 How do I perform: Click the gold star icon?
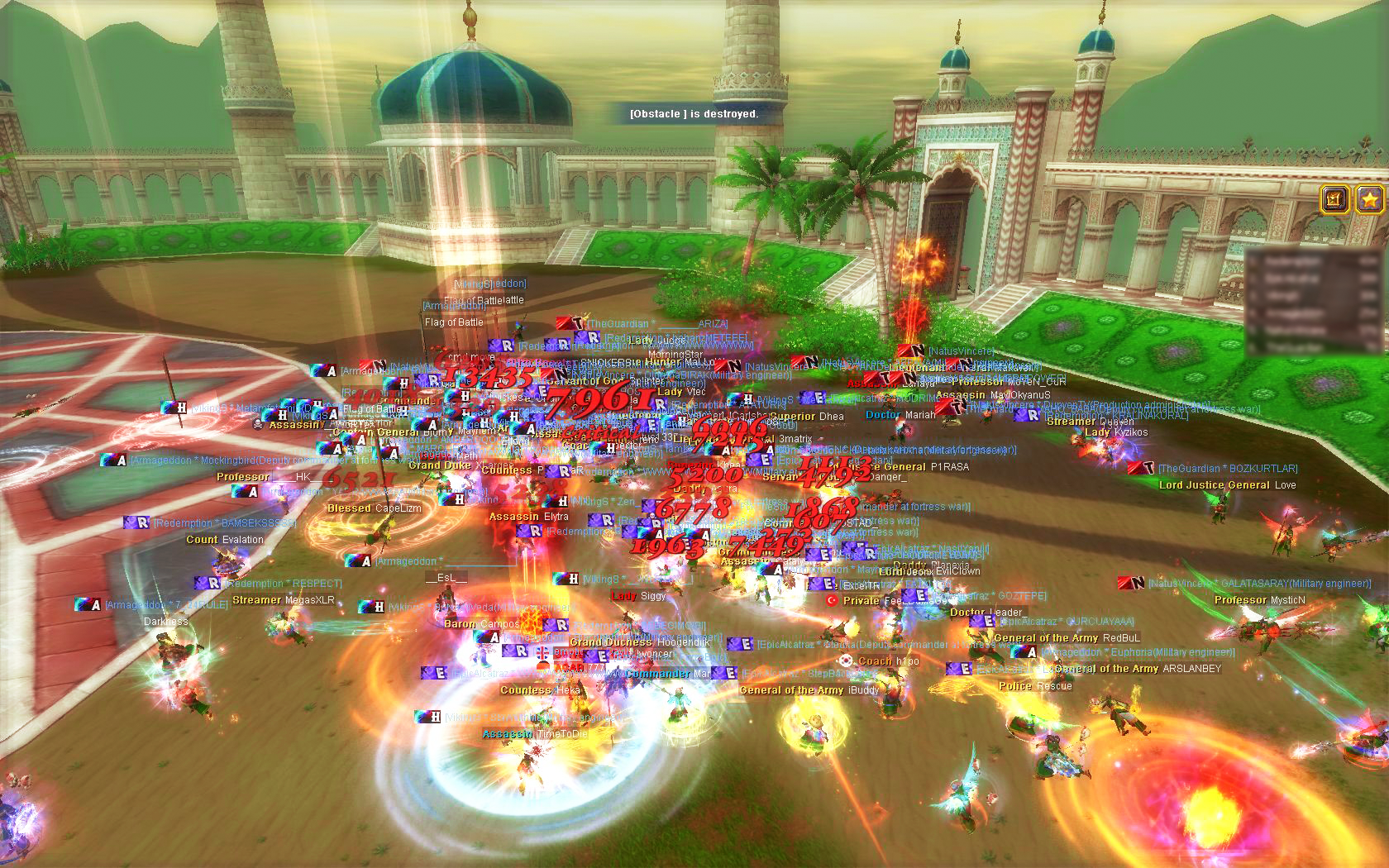click(x=1369, y=199)
